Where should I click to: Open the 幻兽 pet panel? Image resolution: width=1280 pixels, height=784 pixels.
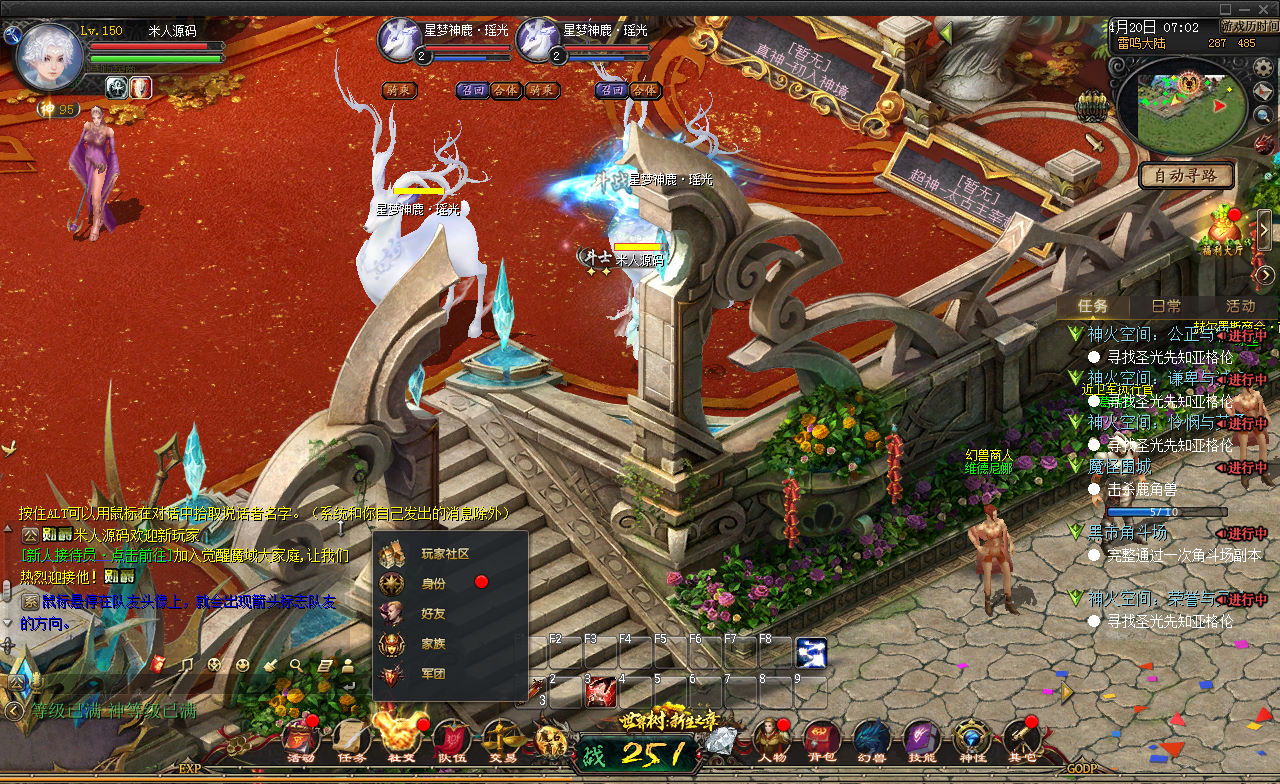[x=871, y=741]
